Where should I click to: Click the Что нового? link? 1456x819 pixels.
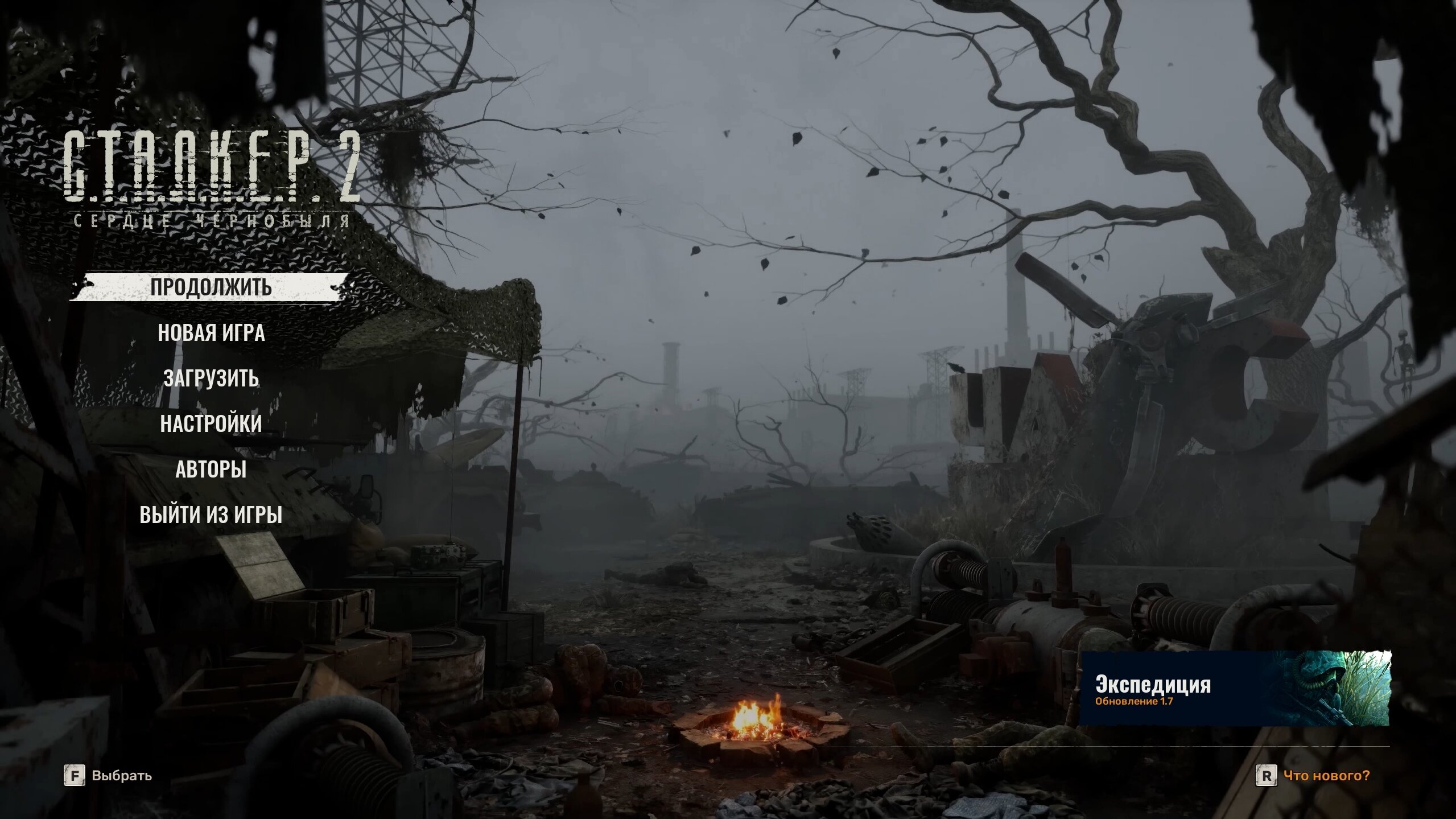[1326, 776]
